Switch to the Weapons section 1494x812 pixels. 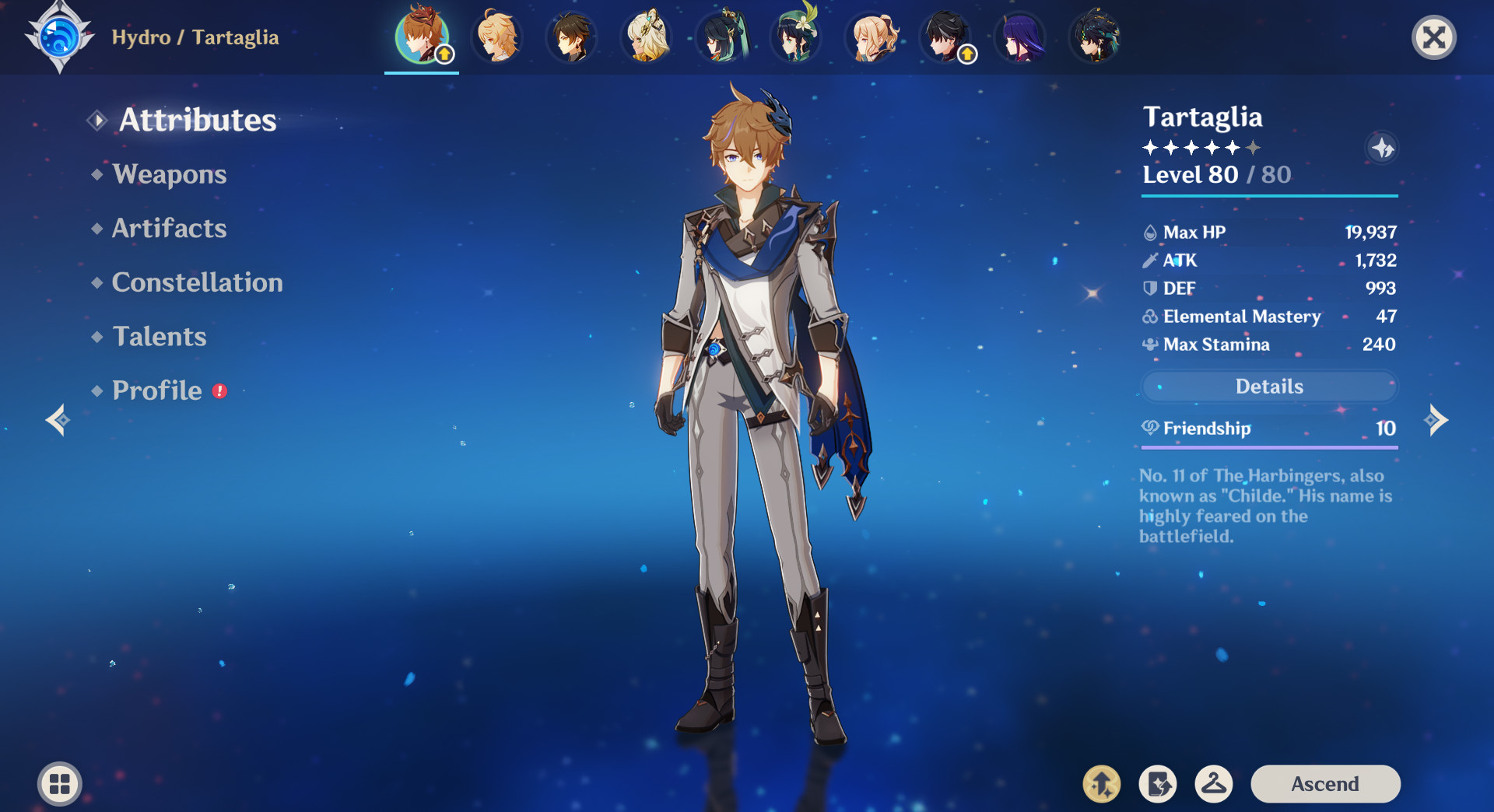pos(169,174)
